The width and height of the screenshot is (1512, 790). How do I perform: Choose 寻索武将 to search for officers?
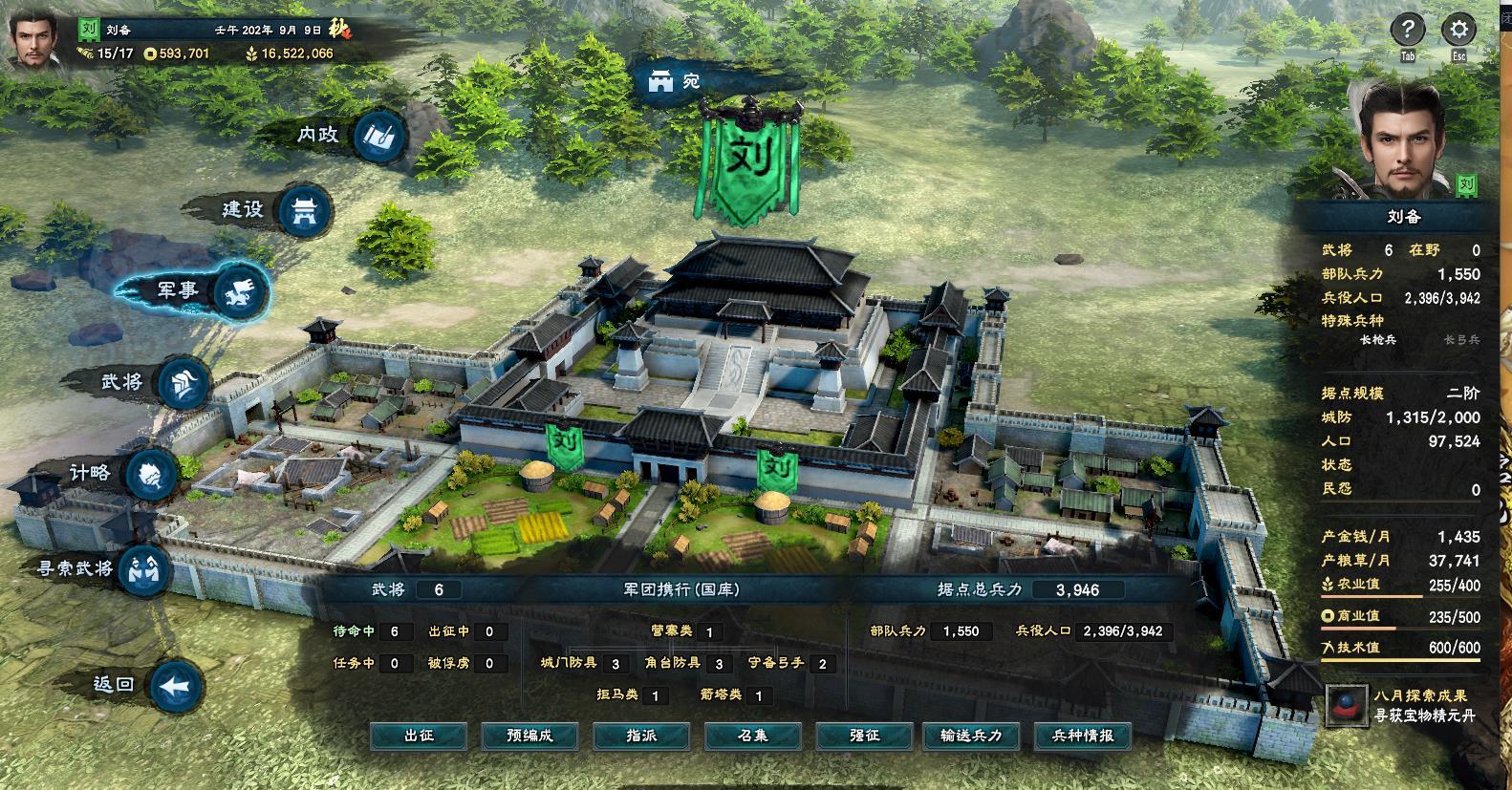click(x=144, y=569)
